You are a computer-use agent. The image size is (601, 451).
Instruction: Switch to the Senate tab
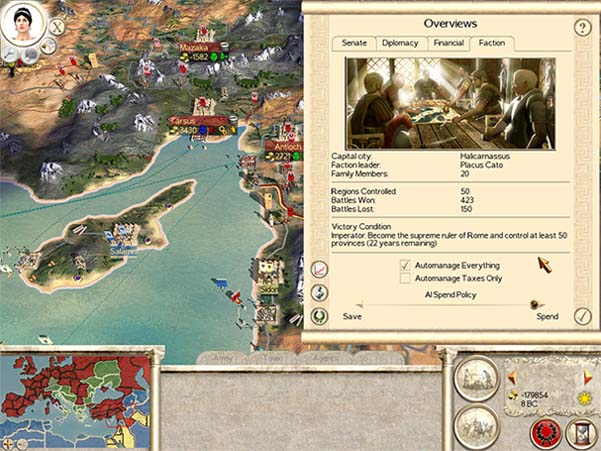pyautogui.click(x=359, y=43)
